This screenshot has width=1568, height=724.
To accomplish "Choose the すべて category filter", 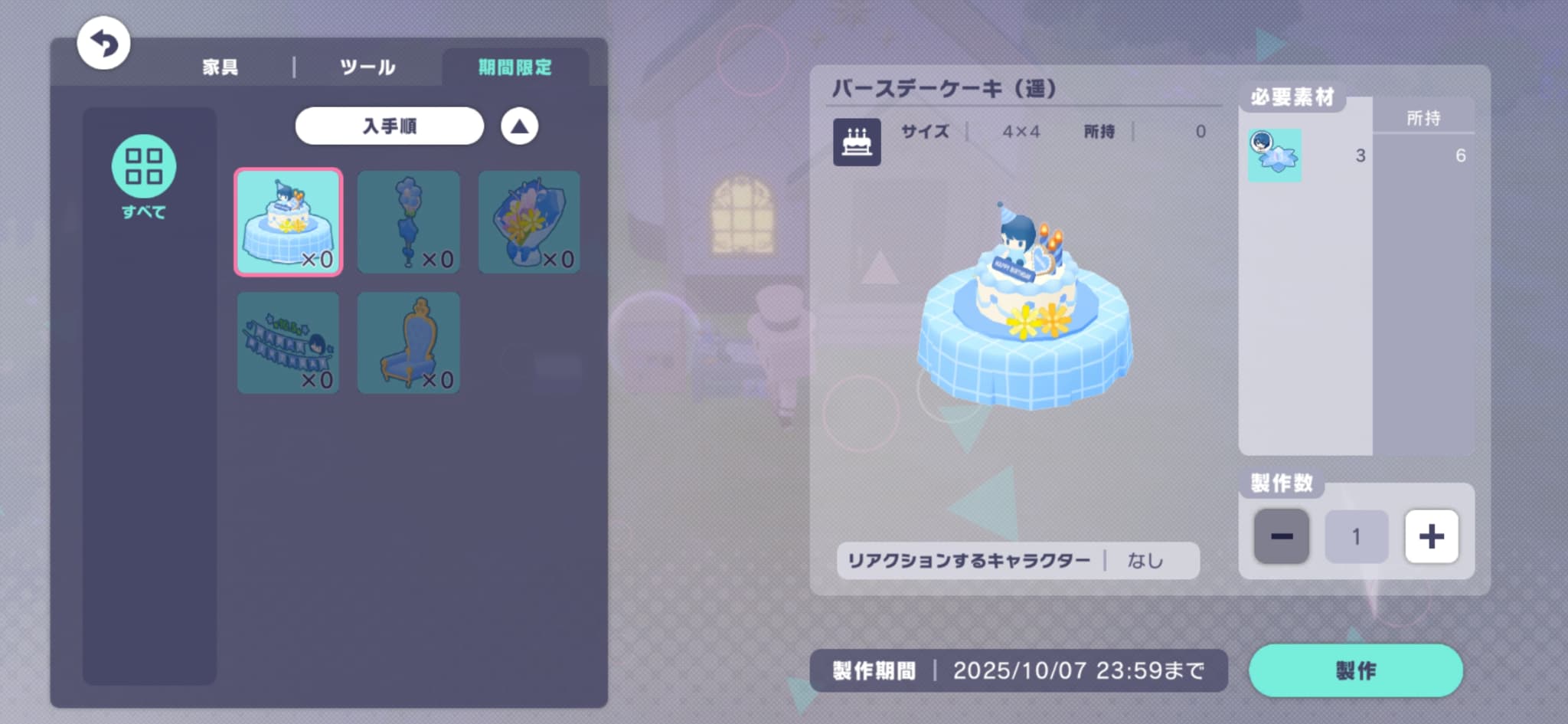I will tap(144, 176).
